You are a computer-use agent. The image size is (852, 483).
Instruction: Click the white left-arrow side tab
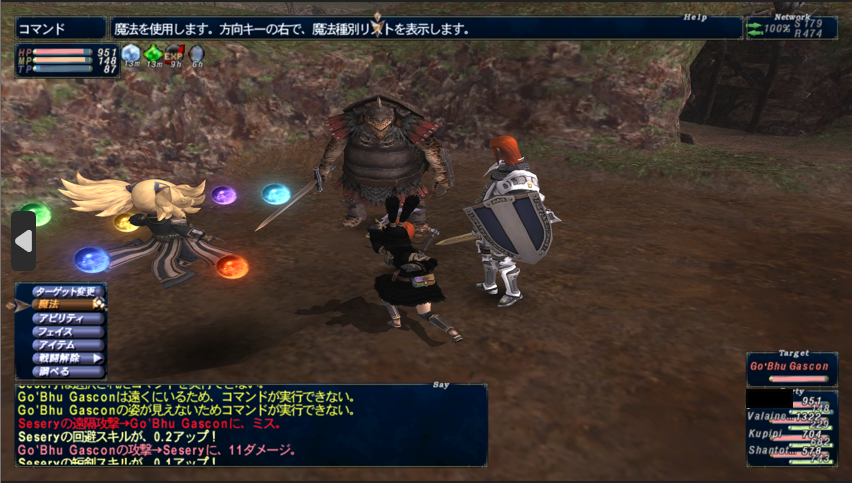point(23,241)
